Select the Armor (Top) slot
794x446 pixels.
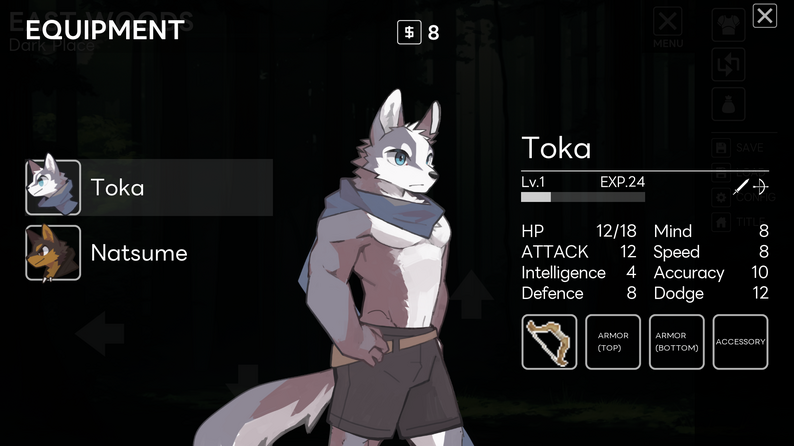(x=613, y=342)
